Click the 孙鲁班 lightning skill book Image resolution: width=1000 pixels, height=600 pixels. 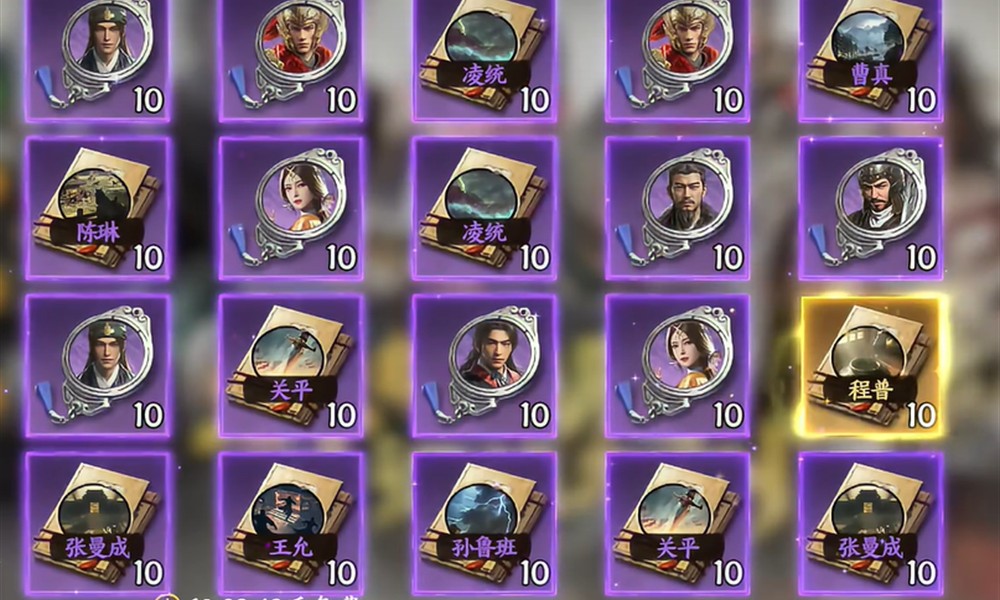coord(484,522)
